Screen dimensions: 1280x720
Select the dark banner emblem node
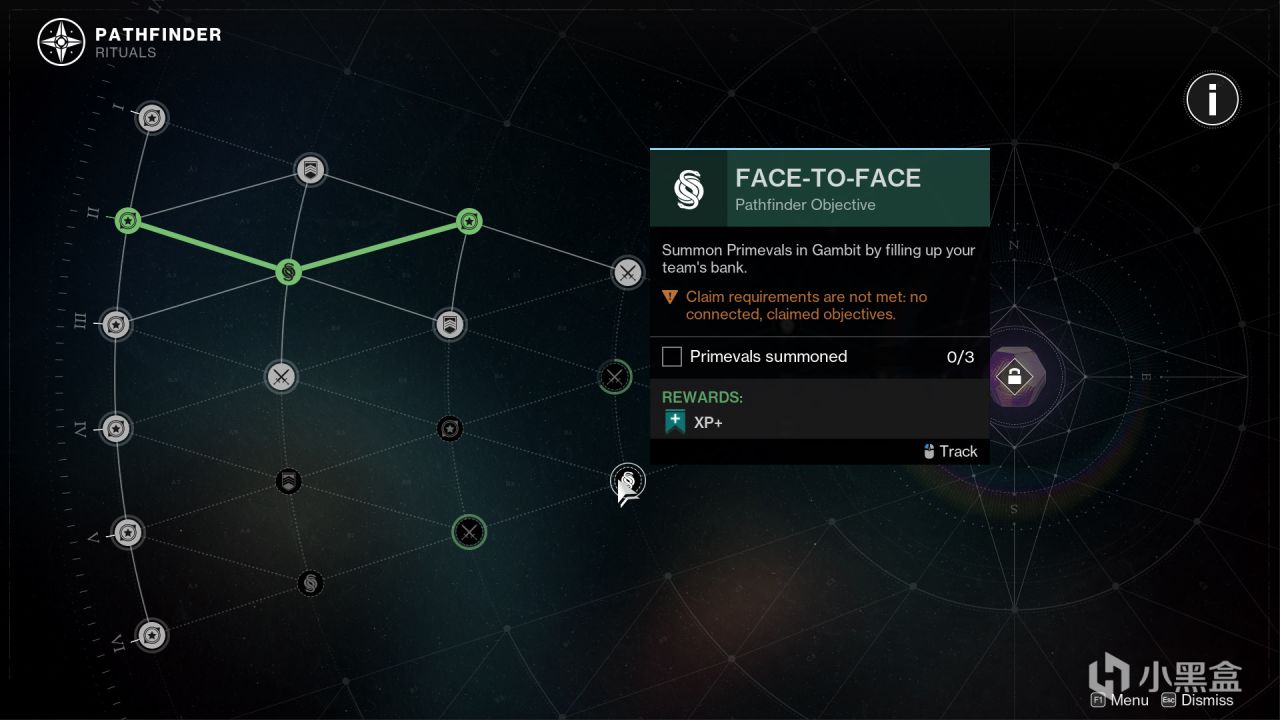(288, 482)
